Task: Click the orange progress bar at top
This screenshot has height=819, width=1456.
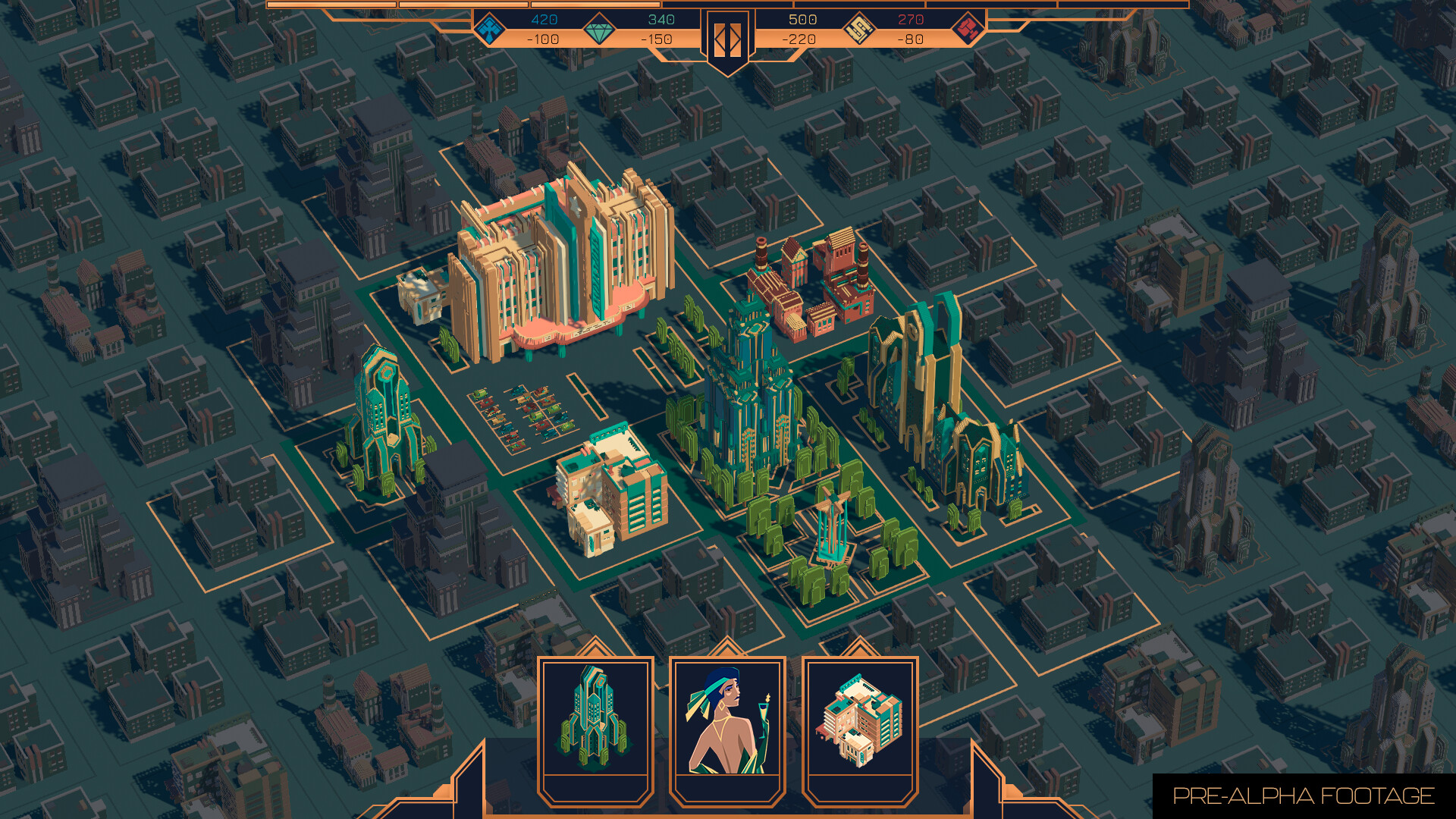Action: tap(727, 6)
